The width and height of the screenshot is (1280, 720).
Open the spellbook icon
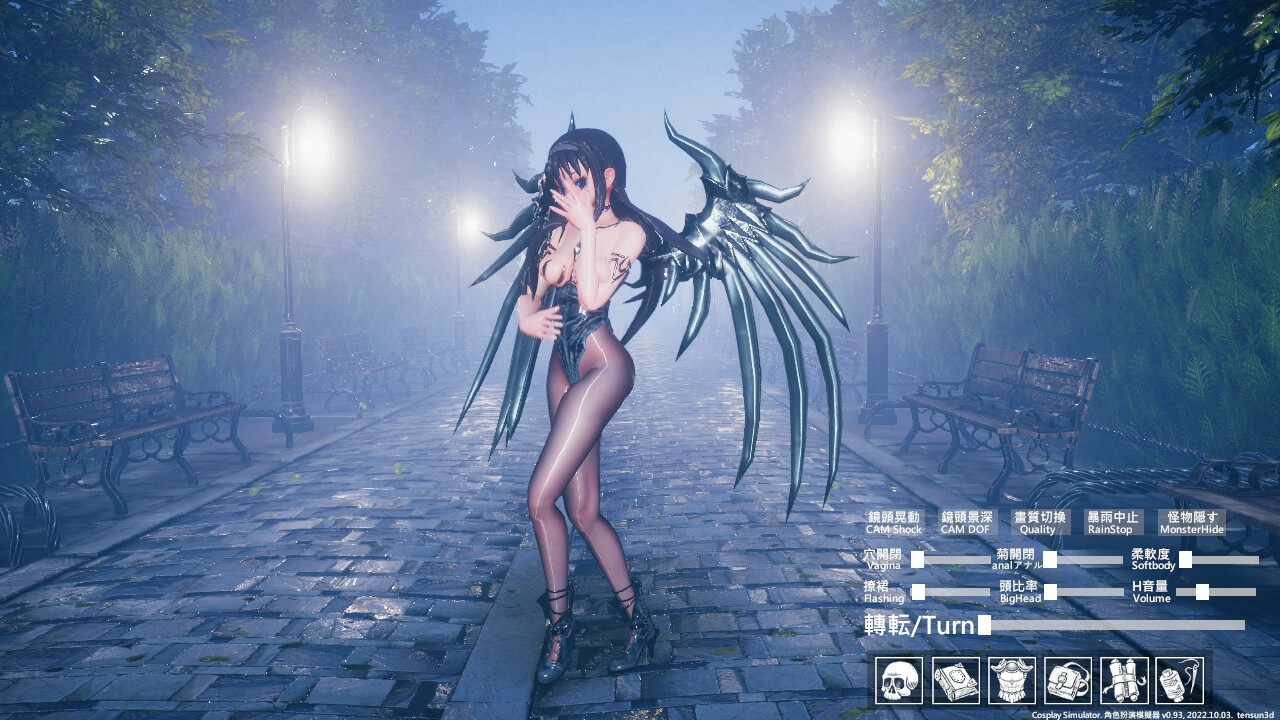[955, 681]
